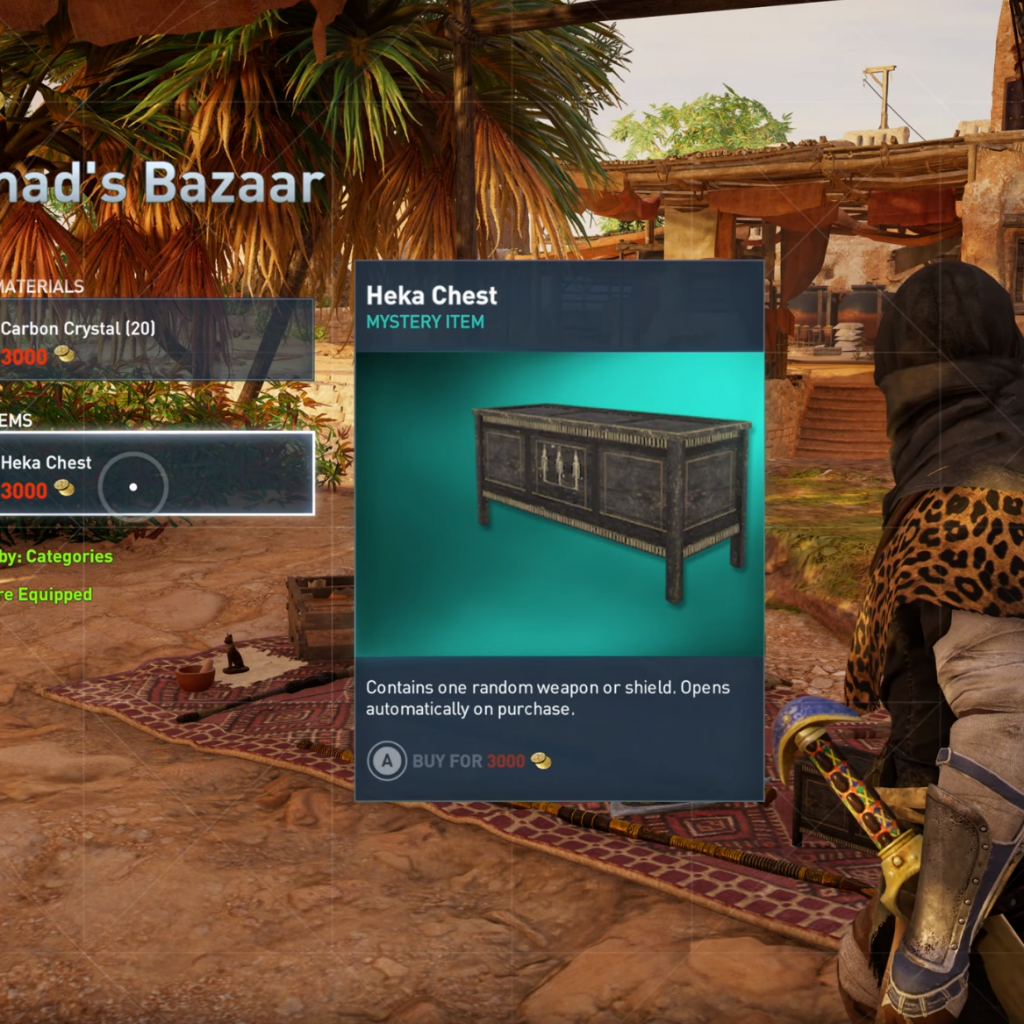Buy the Heka Chest for 3000
1024x1024 pixels.
pyautogui.click(x=461, y=761)
